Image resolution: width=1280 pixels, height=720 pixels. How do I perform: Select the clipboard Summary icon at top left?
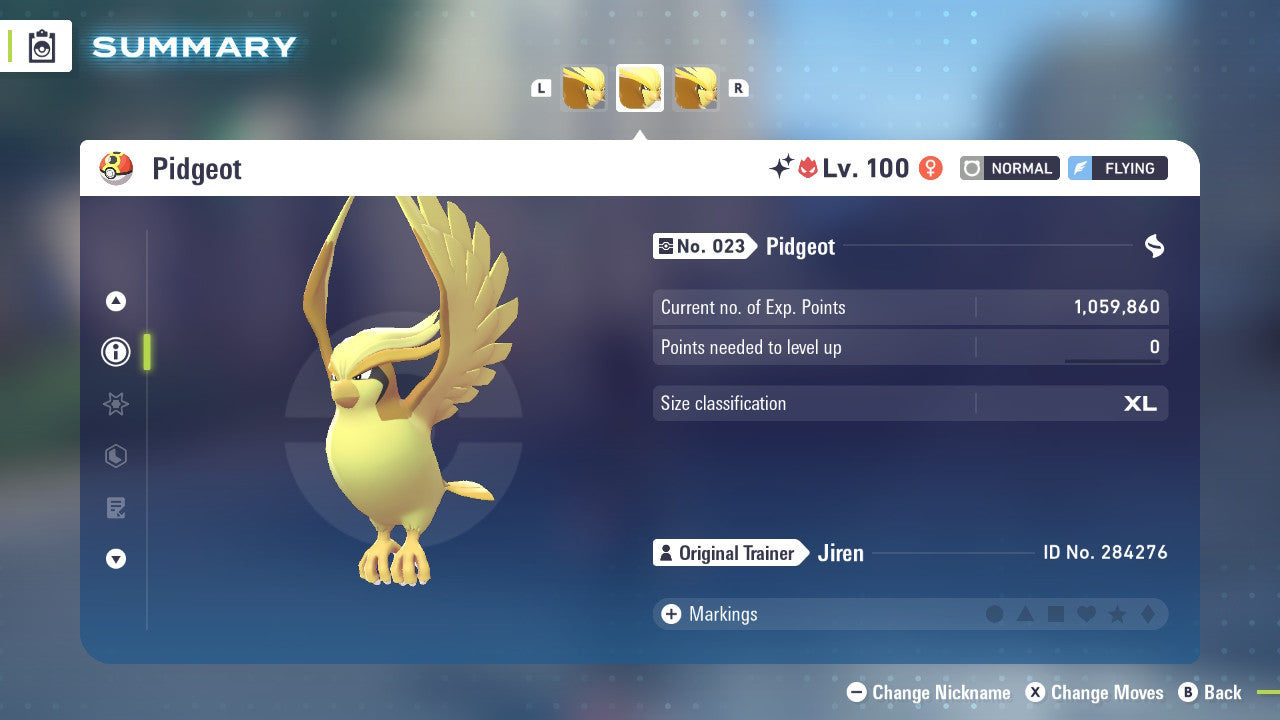point(40,46)
